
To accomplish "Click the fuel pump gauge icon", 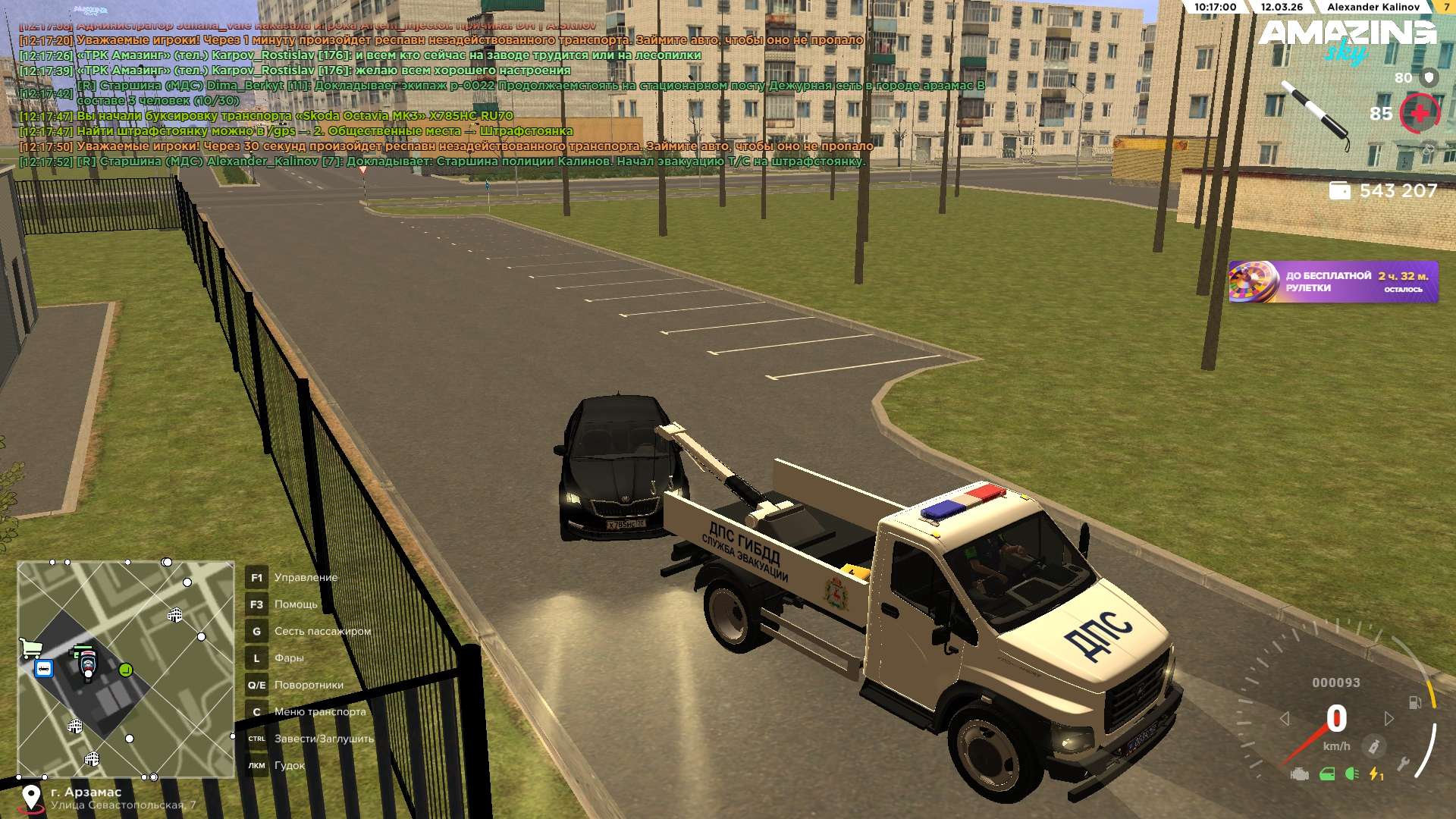I will click(1415, 703).
